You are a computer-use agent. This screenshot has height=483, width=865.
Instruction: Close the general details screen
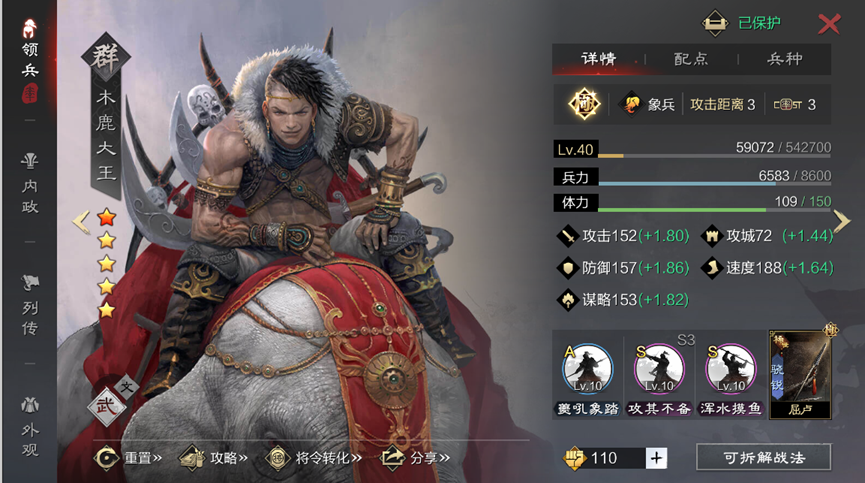pyautogui.click(x=829, y=24)
